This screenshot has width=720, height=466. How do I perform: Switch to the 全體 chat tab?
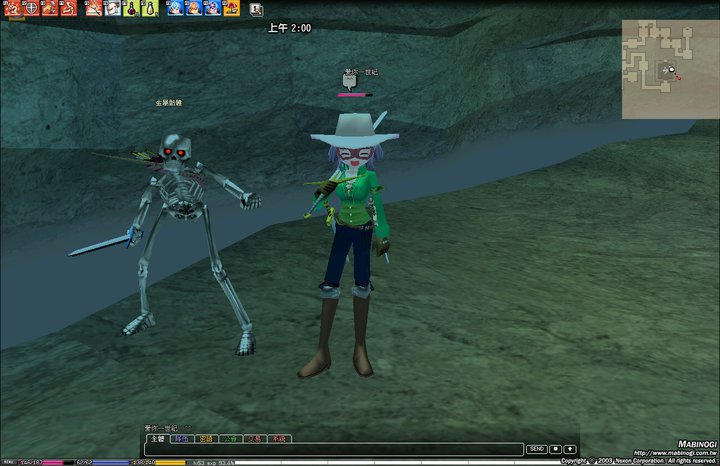(x=157, y=438)
